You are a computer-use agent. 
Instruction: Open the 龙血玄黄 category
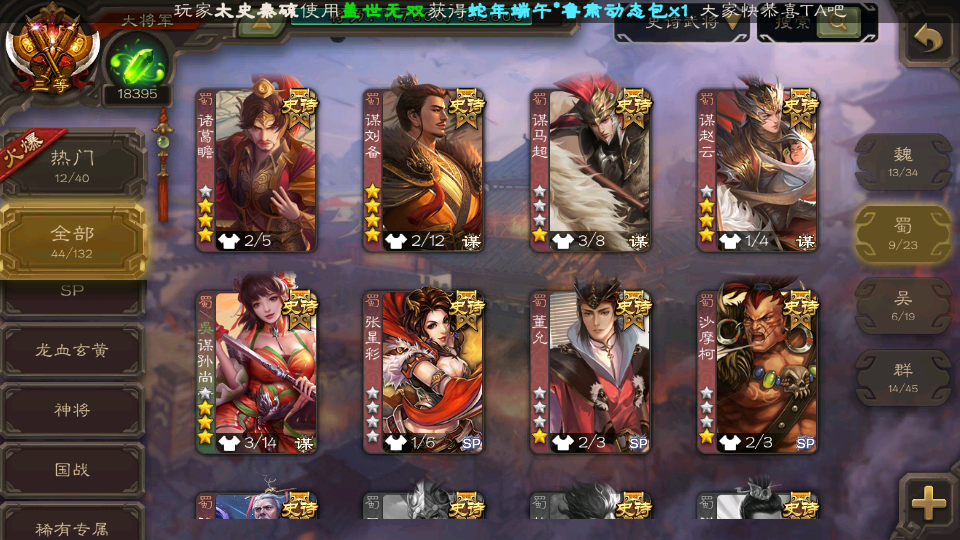72,351
